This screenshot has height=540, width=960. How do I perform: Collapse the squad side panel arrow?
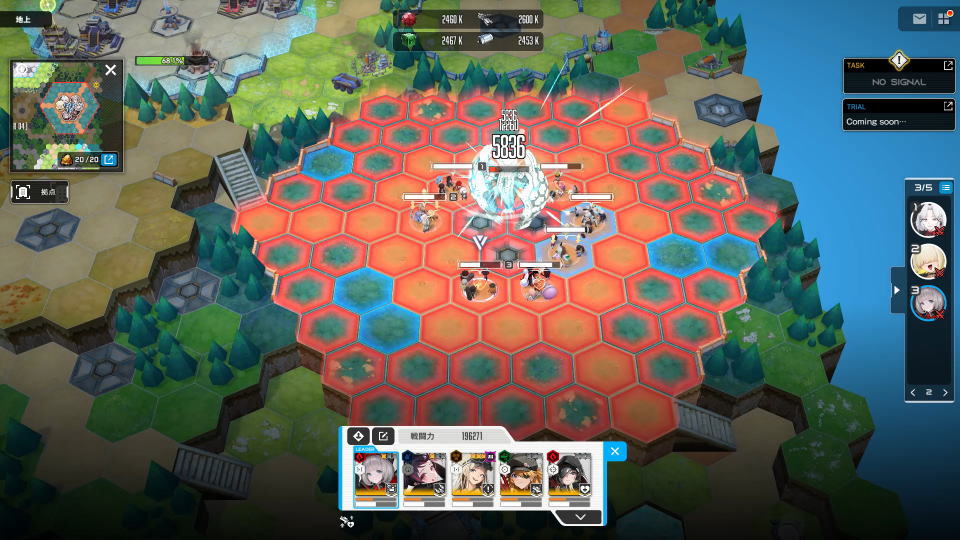point(898,289)
